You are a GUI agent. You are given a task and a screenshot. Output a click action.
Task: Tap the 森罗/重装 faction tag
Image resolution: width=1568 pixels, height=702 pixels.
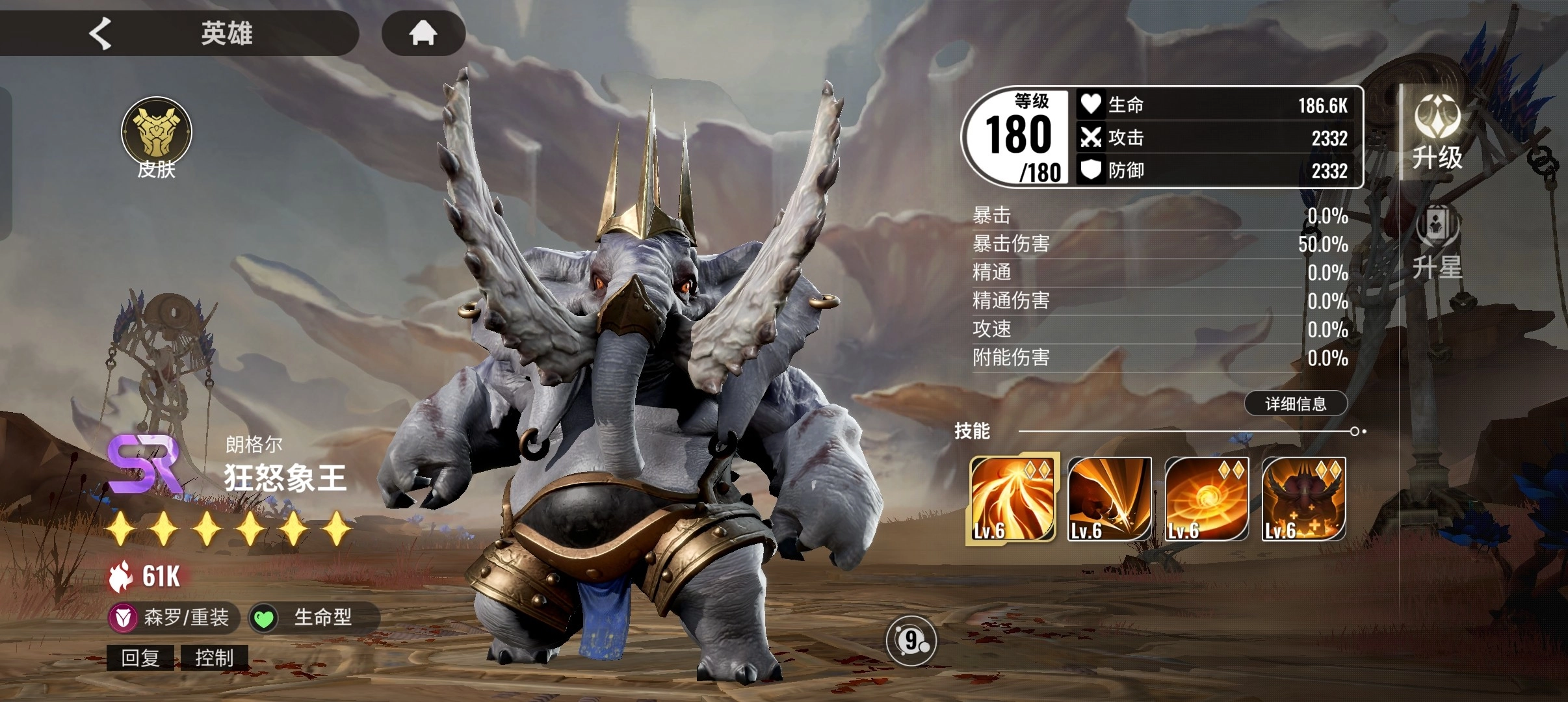pos(173,617)
